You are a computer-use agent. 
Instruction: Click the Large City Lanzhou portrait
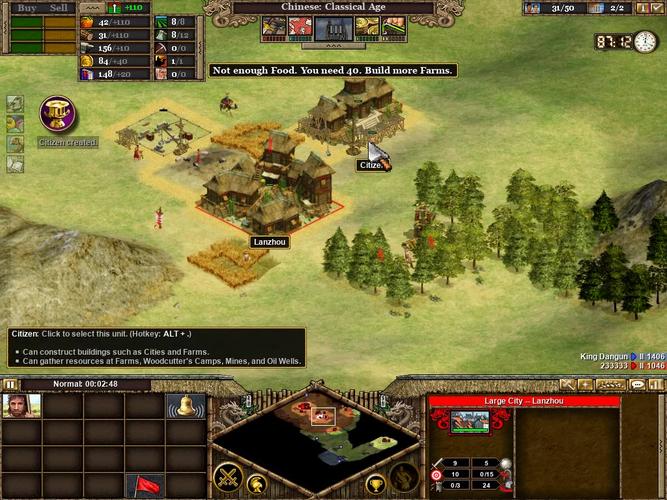(469, 422)
